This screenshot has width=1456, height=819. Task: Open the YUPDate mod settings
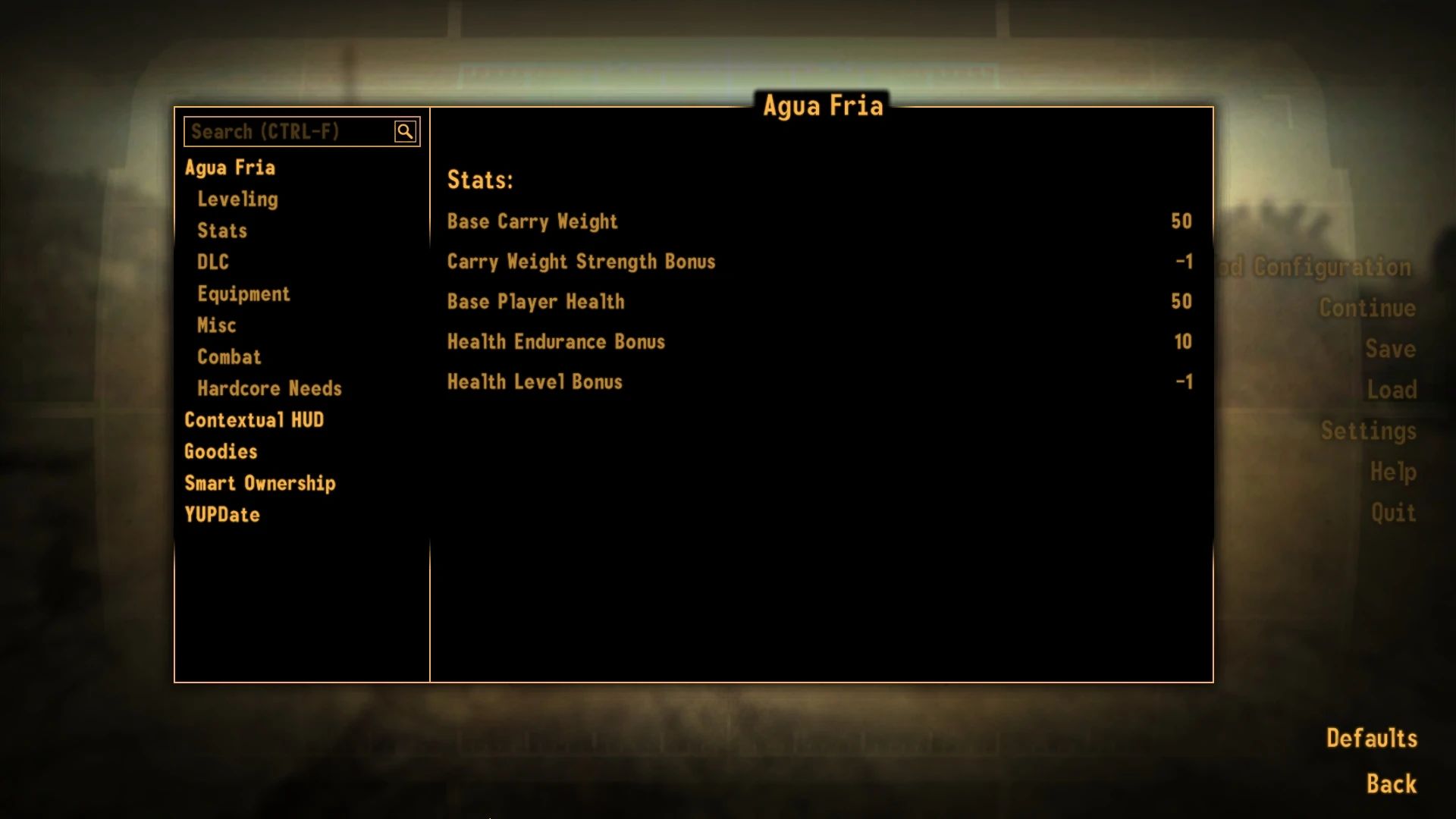(x=222, y=514)
